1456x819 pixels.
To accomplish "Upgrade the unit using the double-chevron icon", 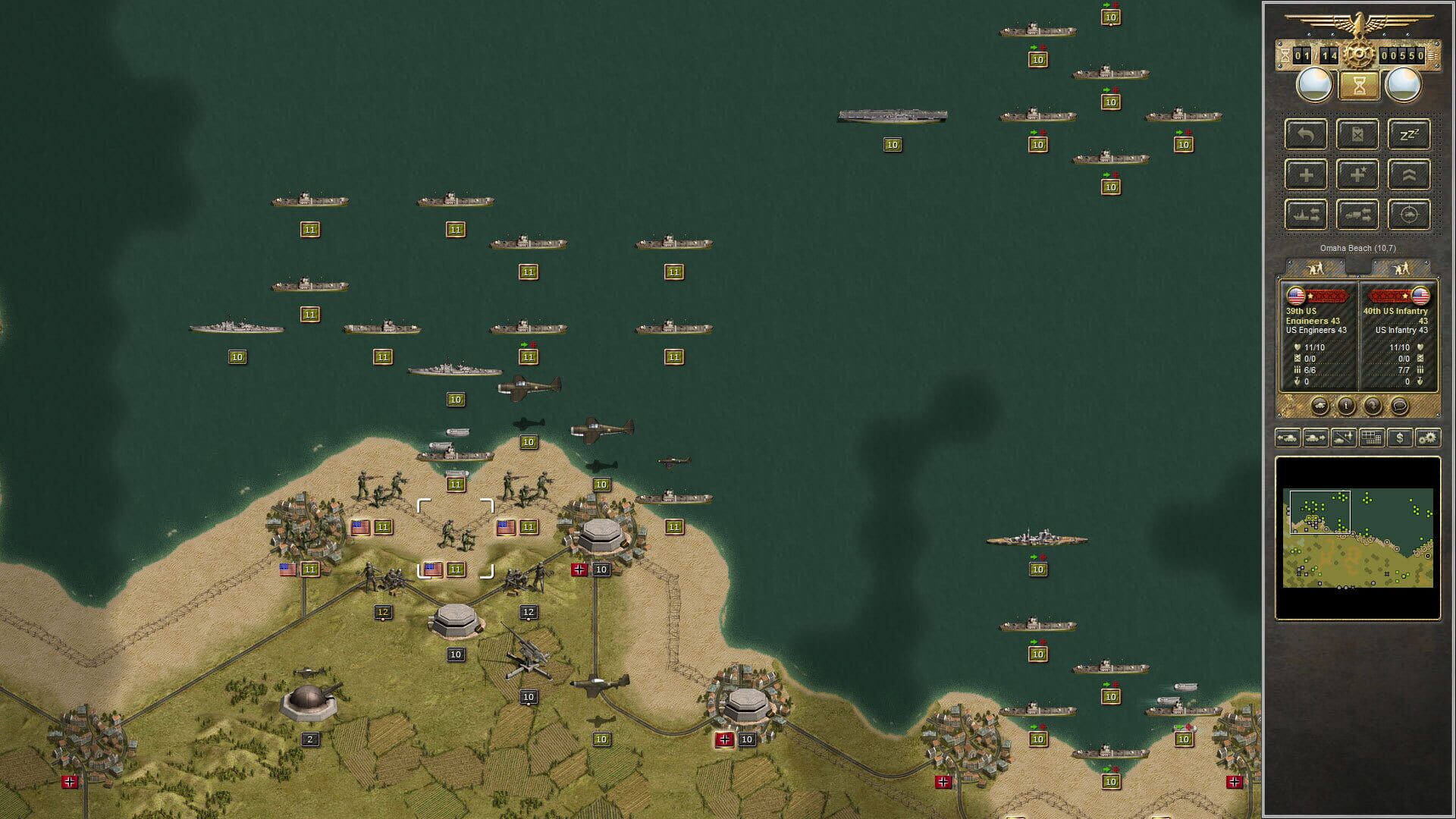I will tap(1409, 175).
